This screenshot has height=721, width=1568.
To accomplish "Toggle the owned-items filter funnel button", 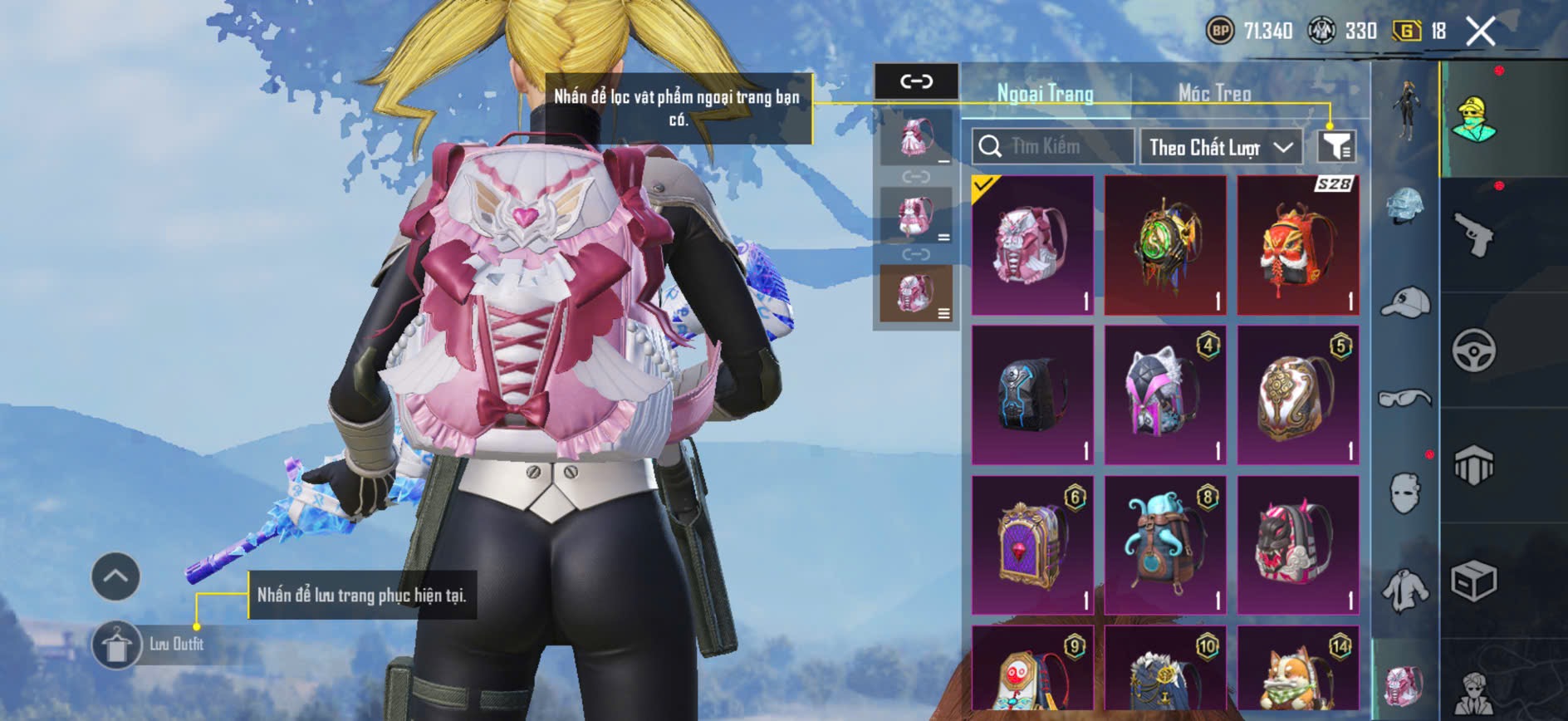I will point(1336,147).
